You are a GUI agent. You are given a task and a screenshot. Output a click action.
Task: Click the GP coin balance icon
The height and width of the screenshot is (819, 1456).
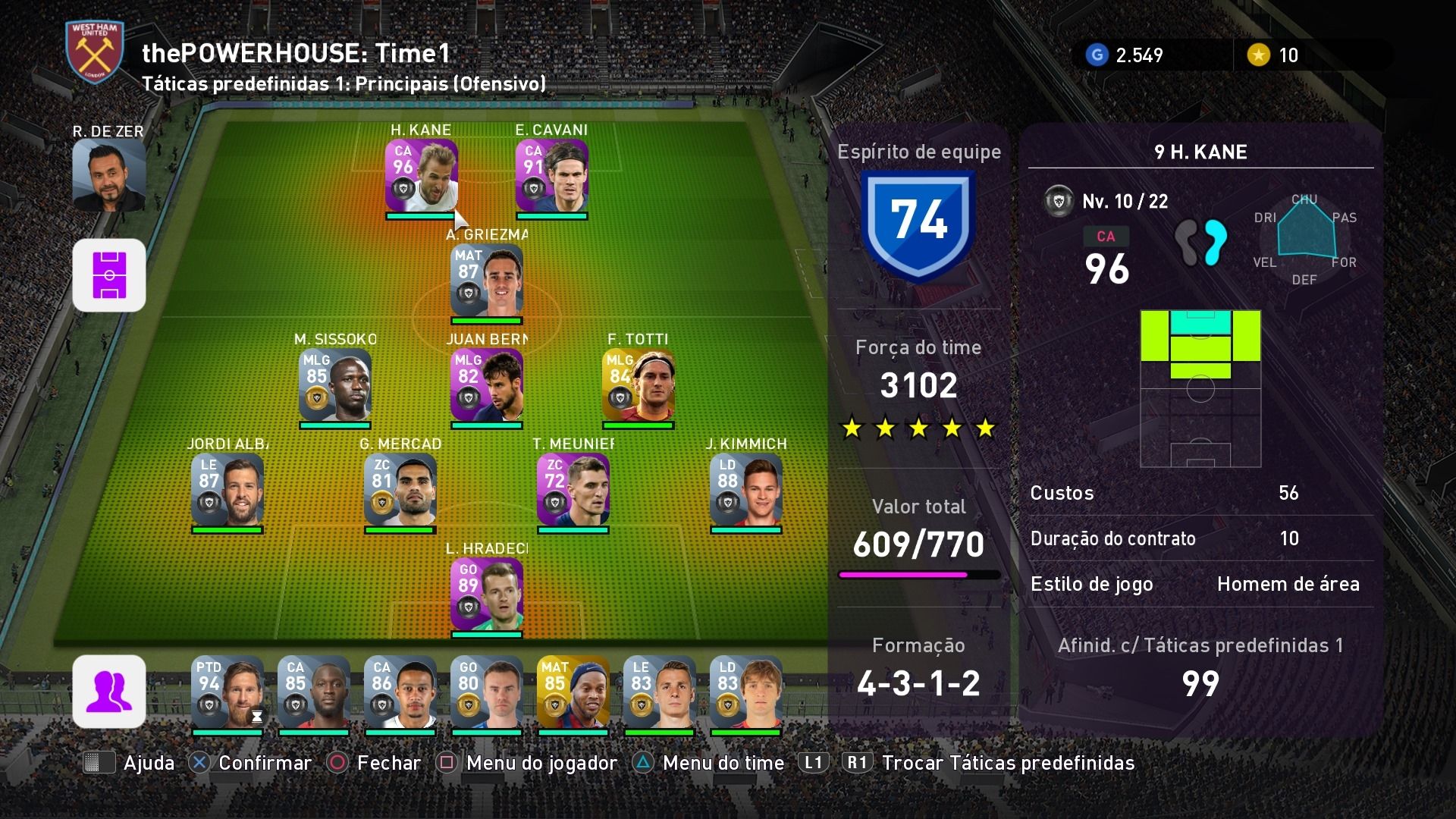1098,54
